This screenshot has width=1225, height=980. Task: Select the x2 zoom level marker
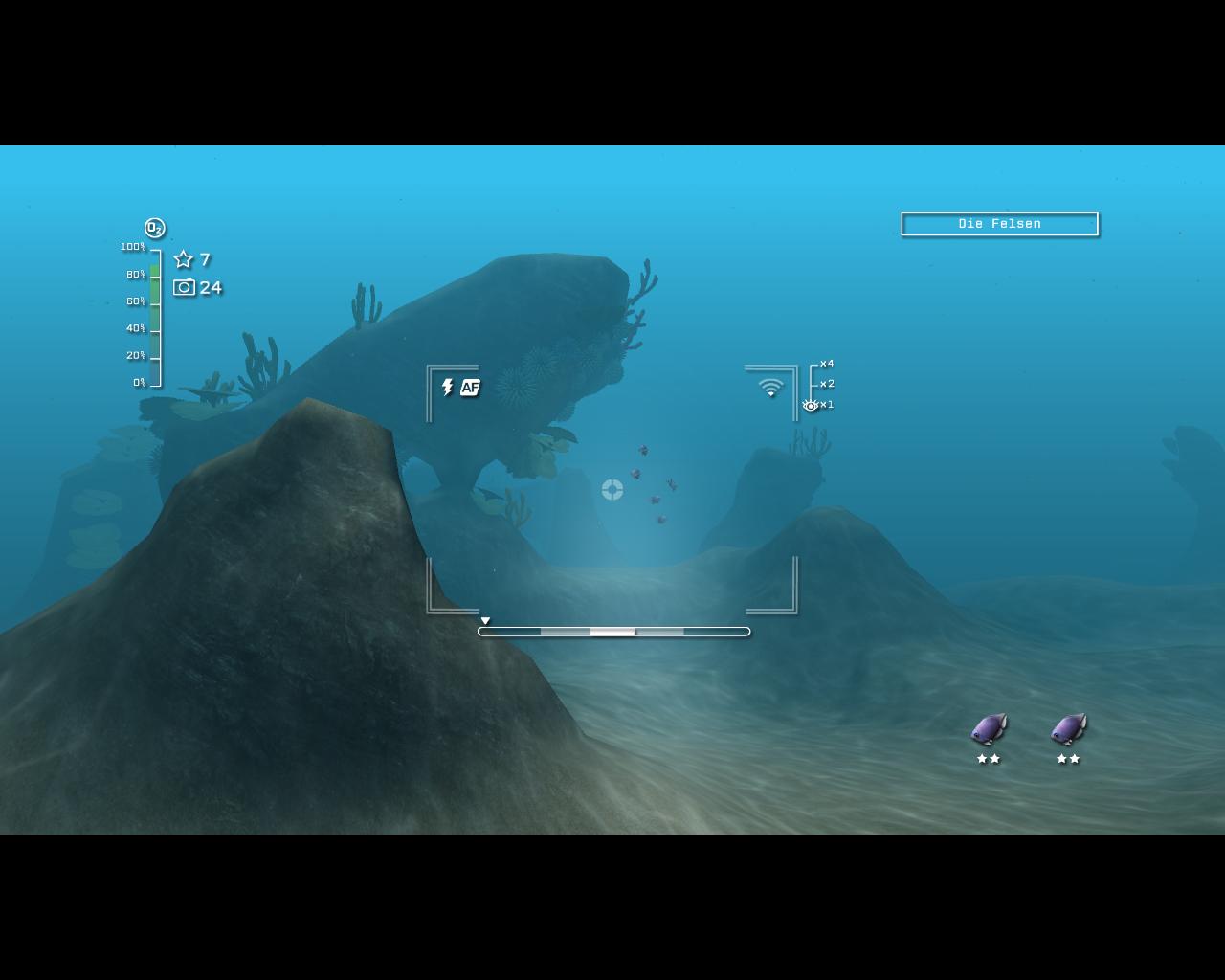826,384
